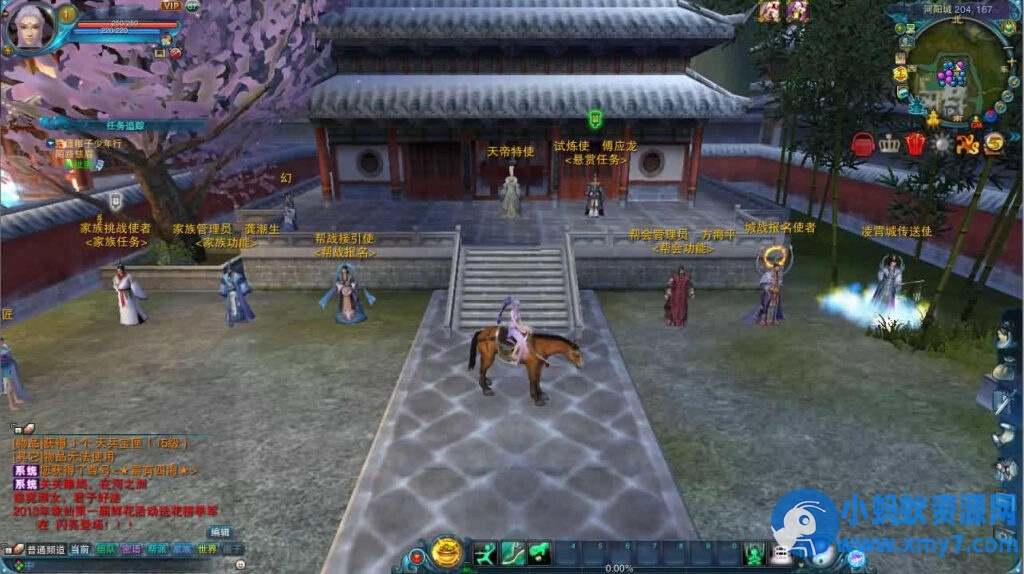Open the yellow spiral icon
The height and width of the screenshot is (574, 1024).
coord(993,144)
